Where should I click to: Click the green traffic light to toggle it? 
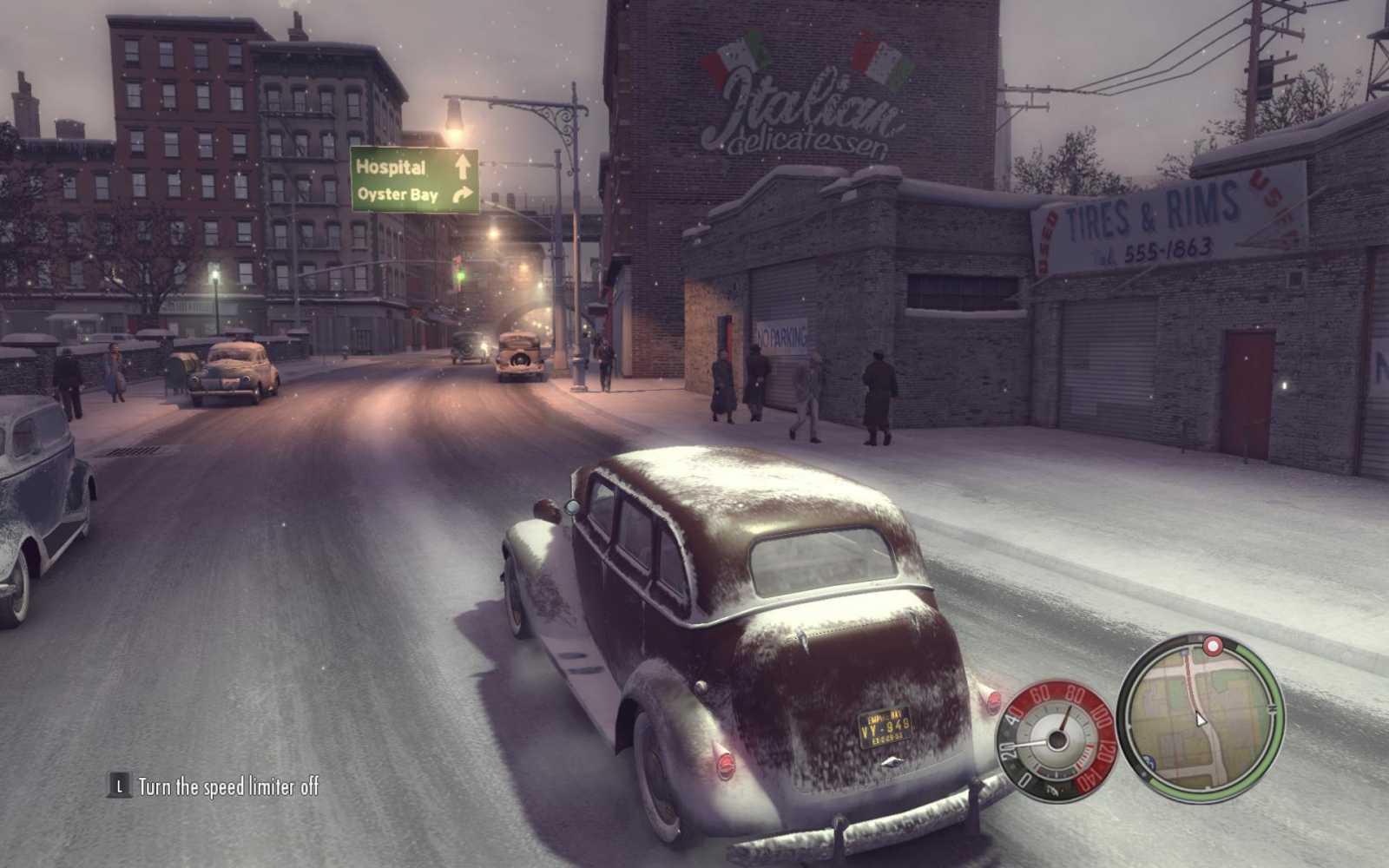coord(461,274)
